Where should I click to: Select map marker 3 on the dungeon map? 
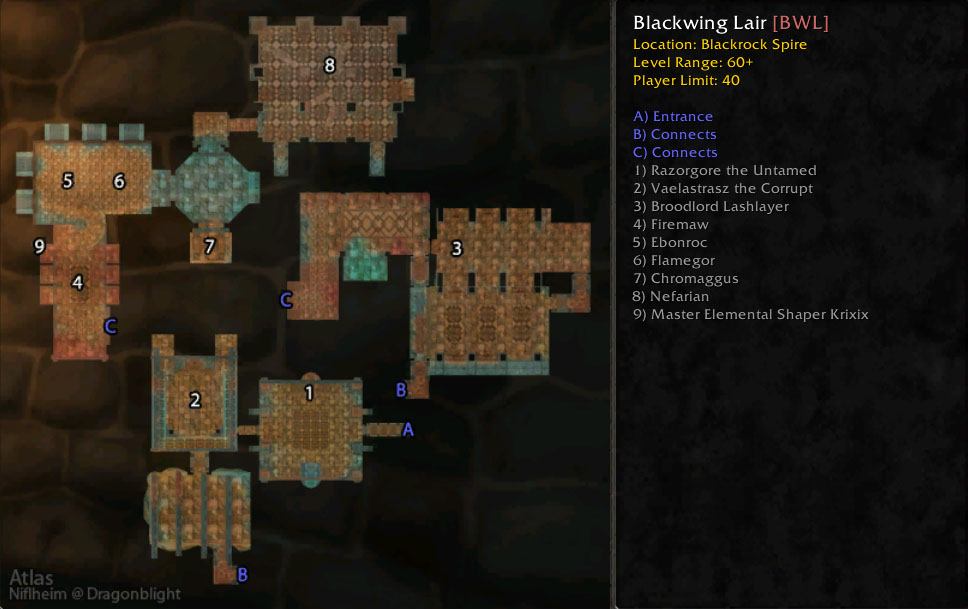[x=457, y=248]
